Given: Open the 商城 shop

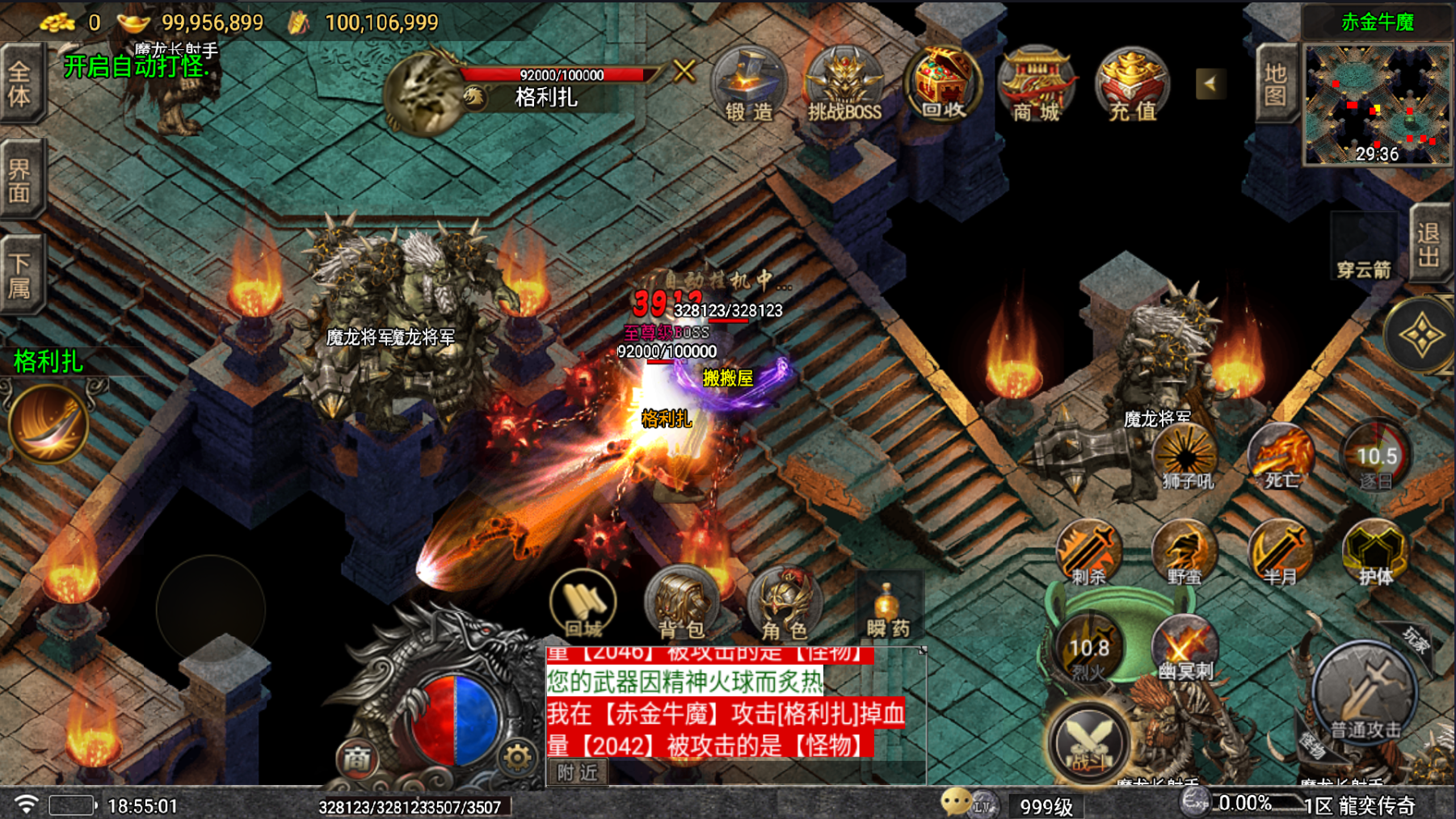Looking at the screenshot, I should (x=1037, y=86).
